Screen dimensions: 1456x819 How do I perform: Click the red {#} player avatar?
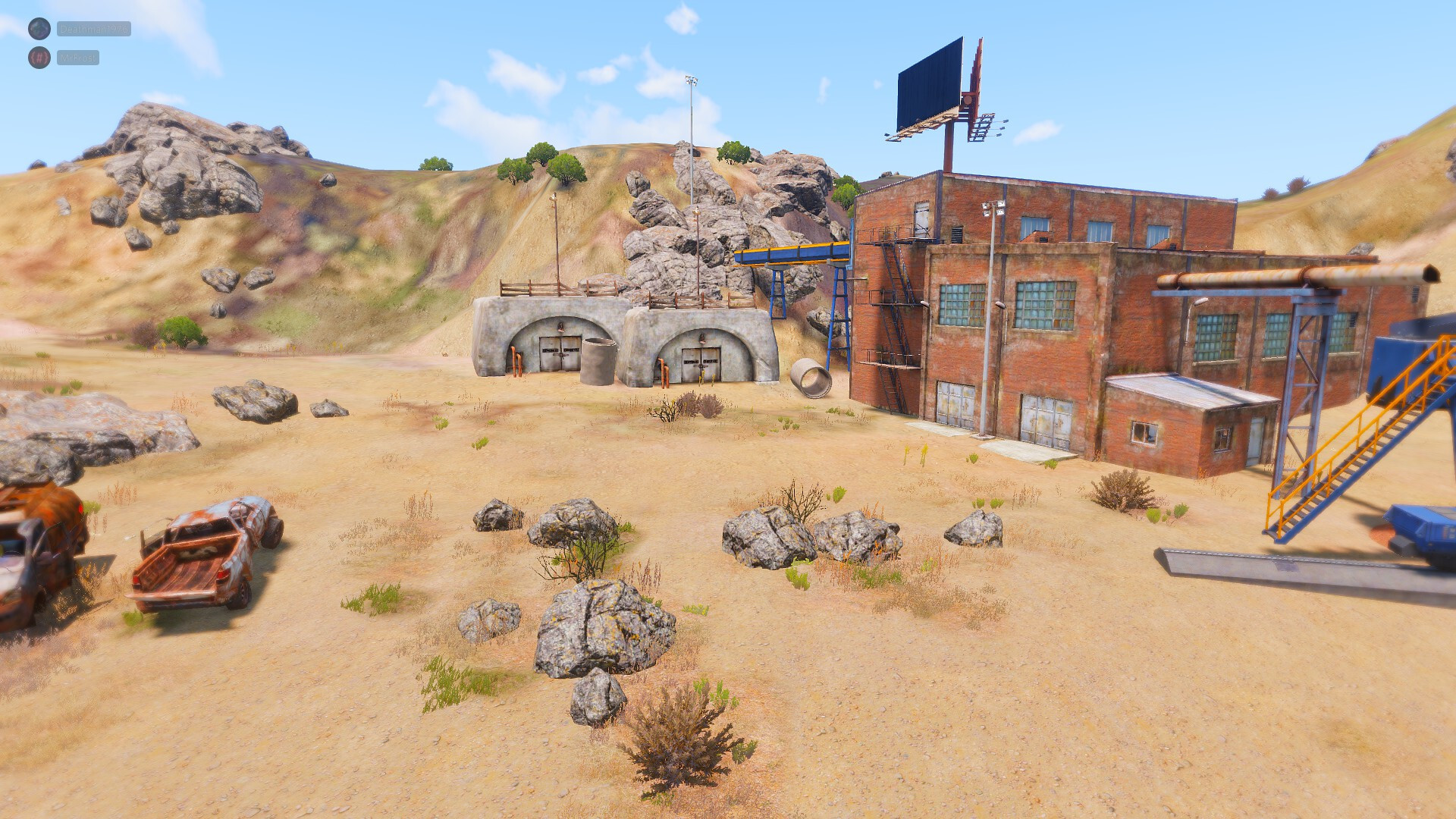pyautogui.click(x=39, y=58)
